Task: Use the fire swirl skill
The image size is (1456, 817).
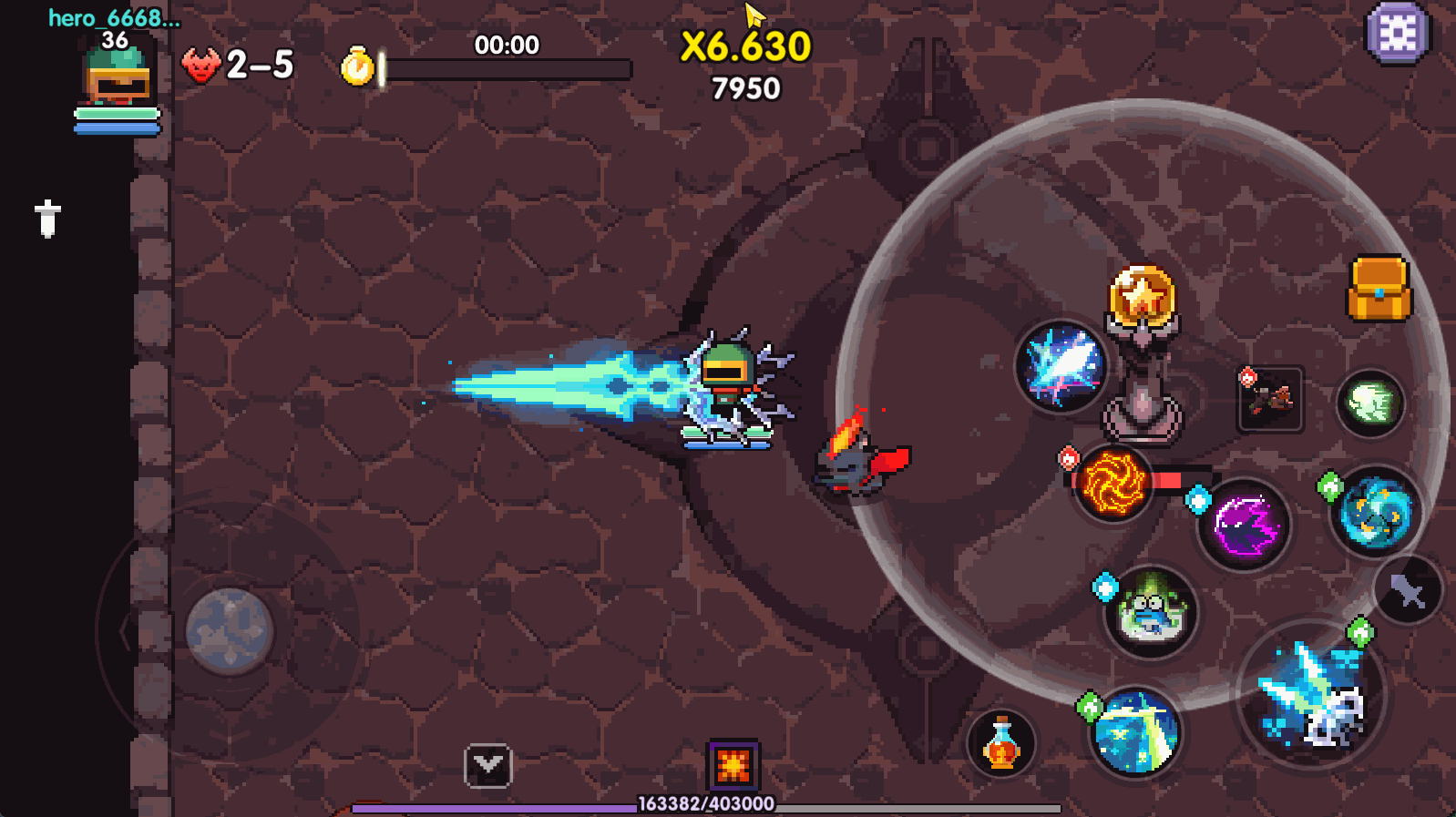Action: pyautogui.click(x=1113, y=484)
